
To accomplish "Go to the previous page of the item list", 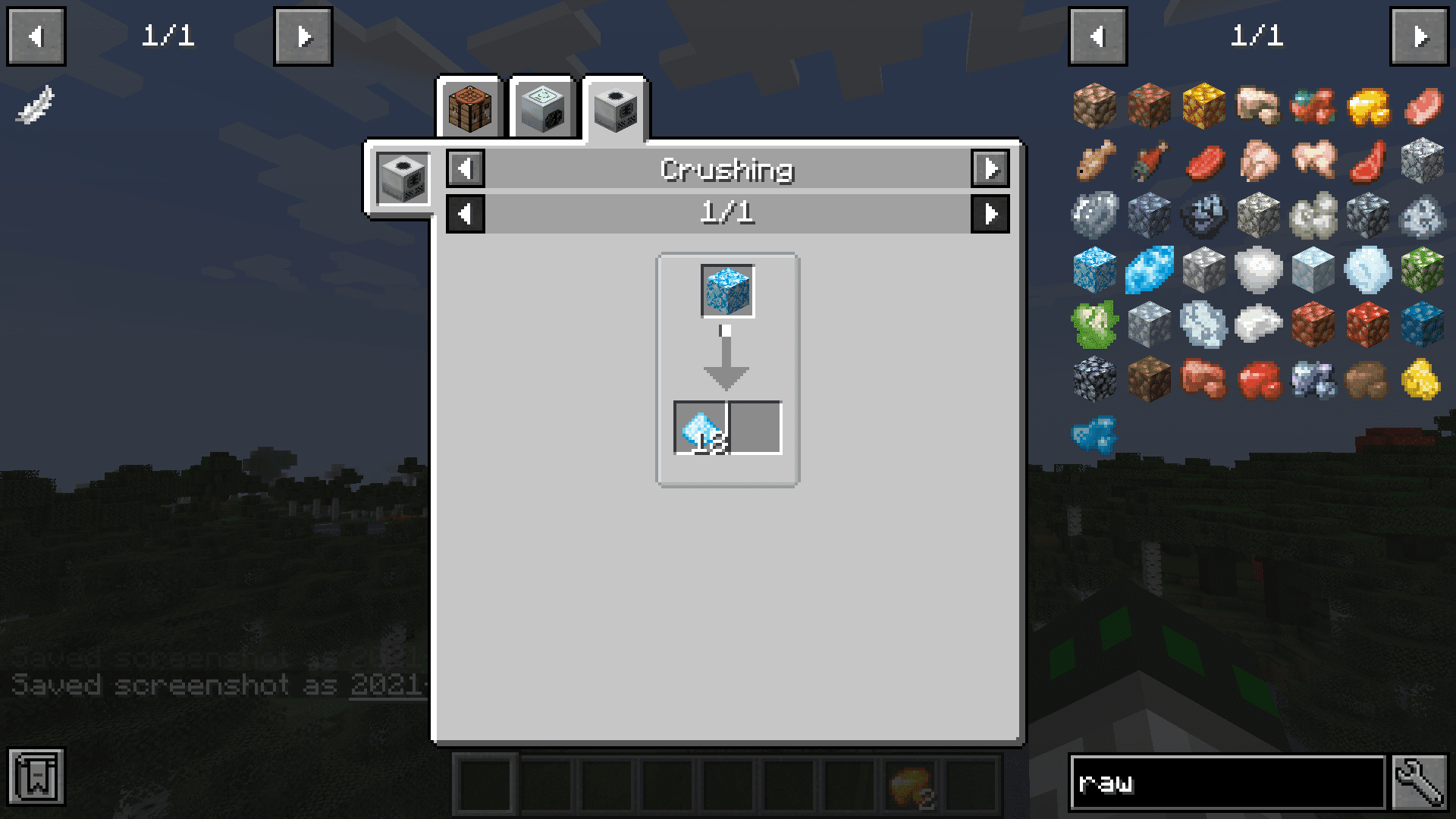I will pyautogui.click(x=1097, y=36).
